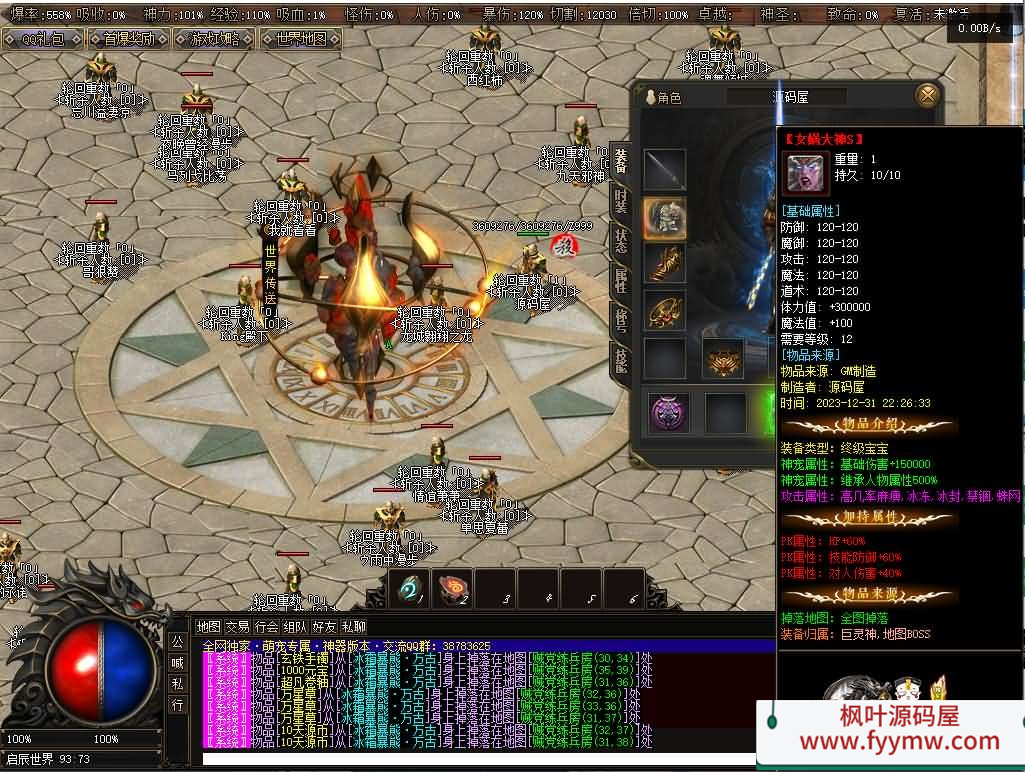Switch to the 状态 status tab
Screen dimensions: 1025x772
621,243
